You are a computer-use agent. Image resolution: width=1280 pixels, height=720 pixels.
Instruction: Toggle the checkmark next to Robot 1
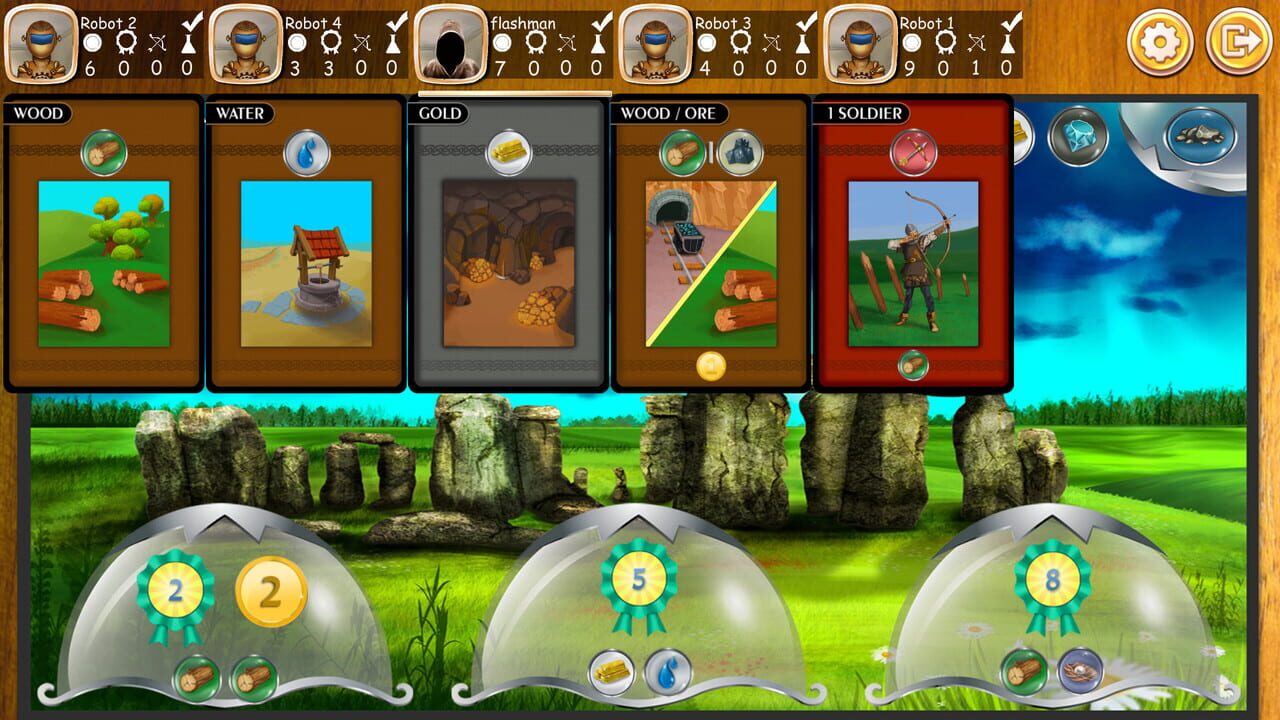coord(1014,21)
